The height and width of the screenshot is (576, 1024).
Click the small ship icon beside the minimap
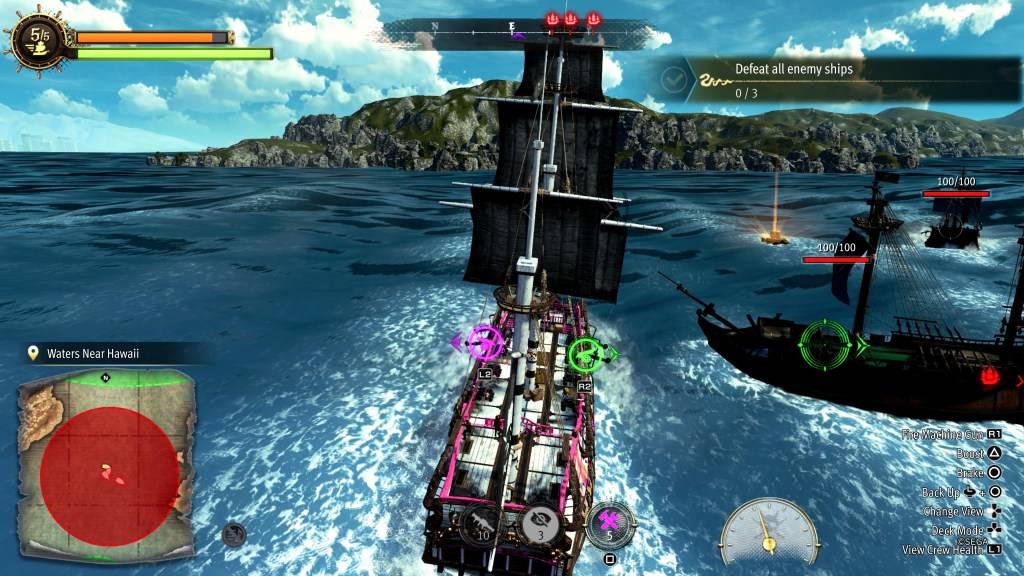pos(235,534)
